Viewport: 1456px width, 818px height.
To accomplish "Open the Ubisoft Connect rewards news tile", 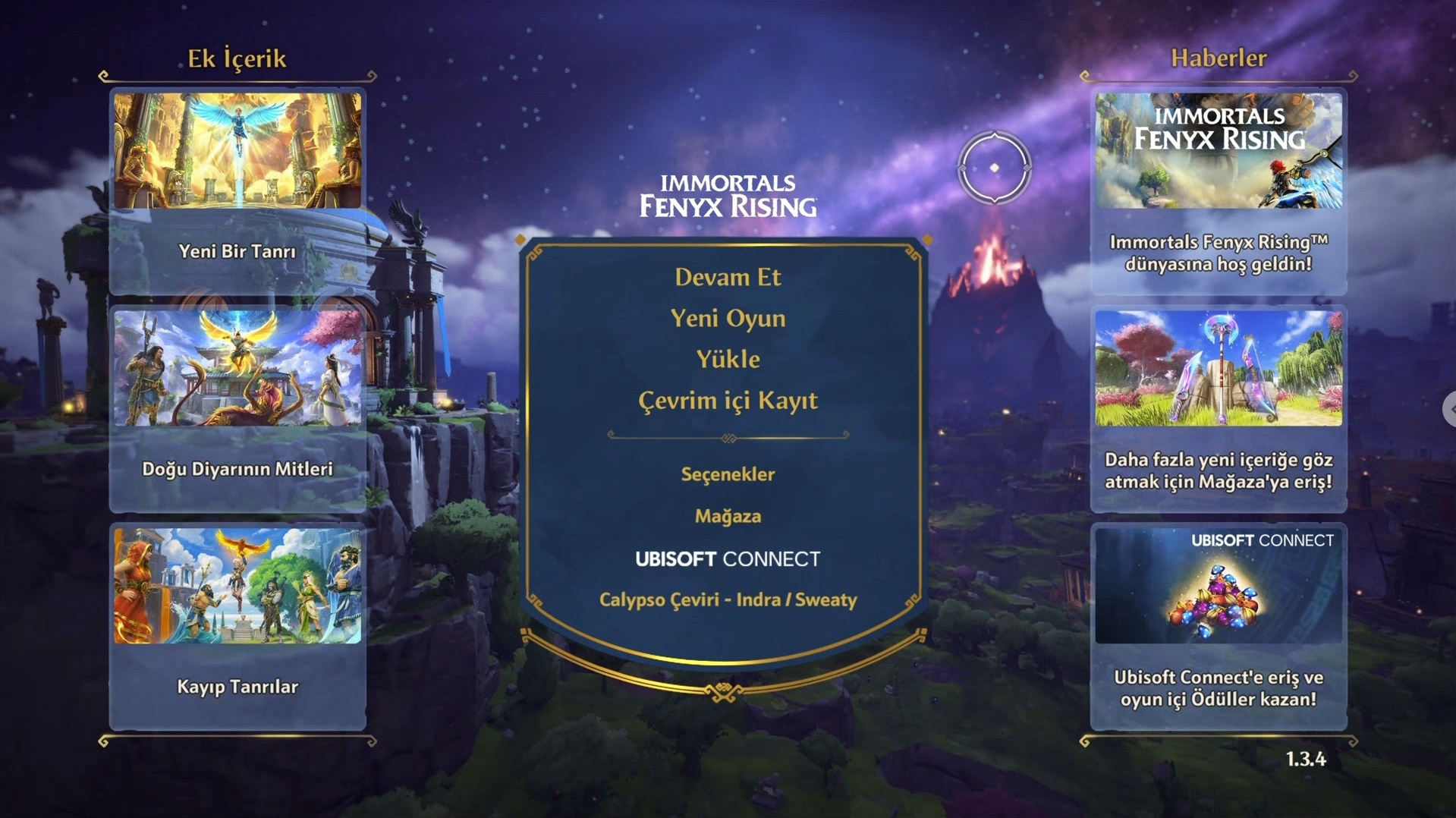I will point(1218,626).
